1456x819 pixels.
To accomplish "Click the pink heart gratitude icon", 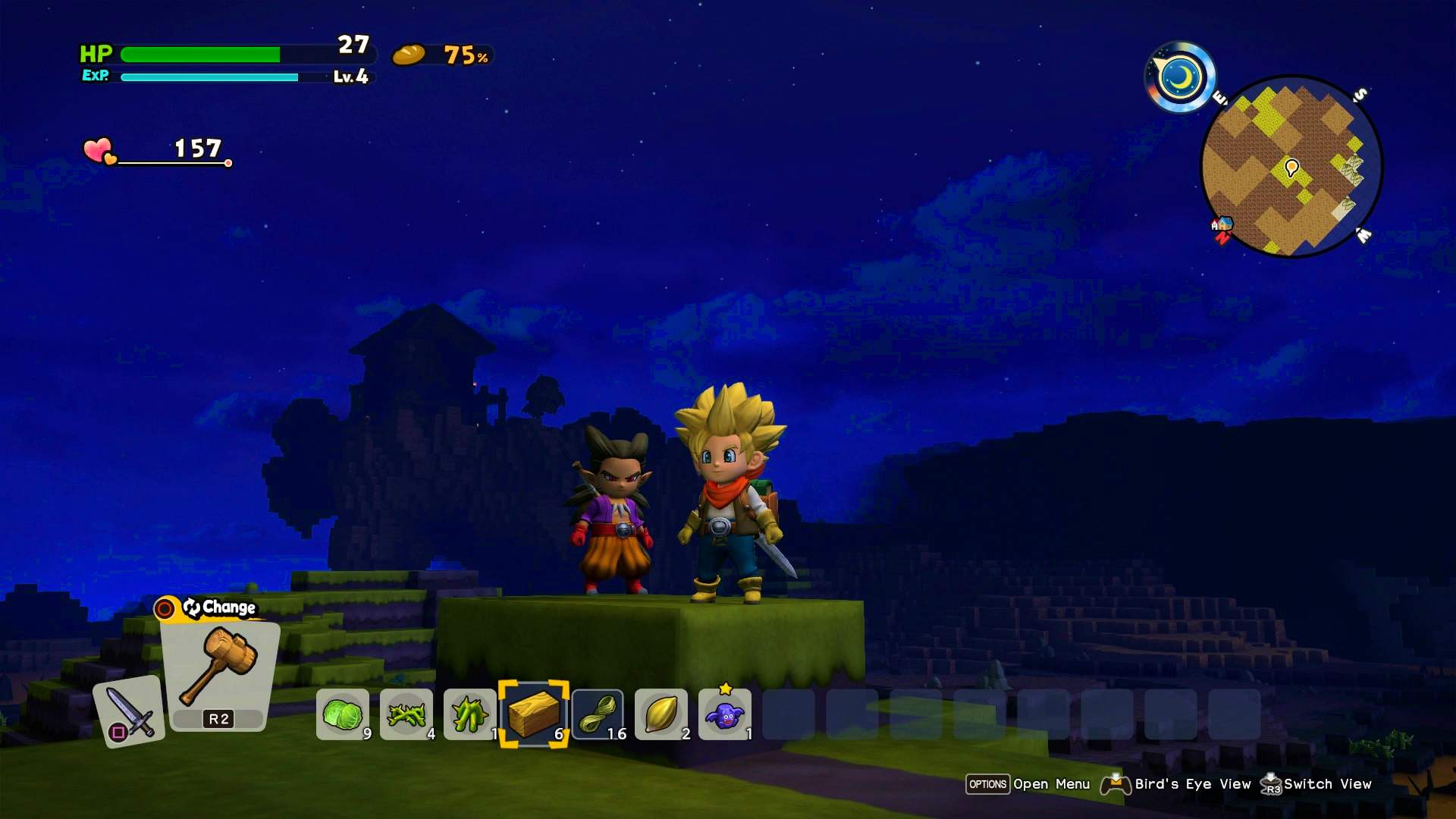I will click(96, 150).
